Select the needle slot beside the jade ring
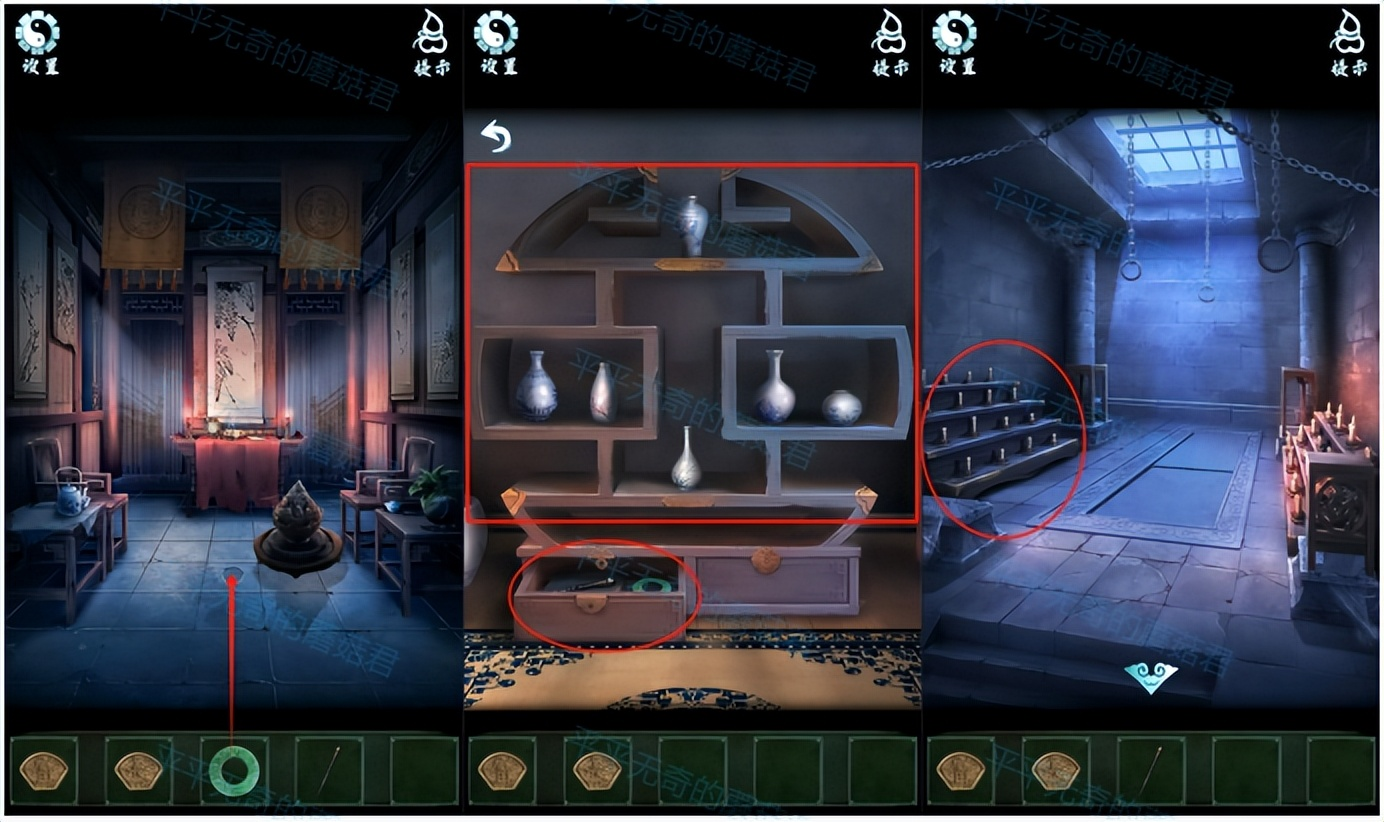Viewport: 1384px width, 822px height. click(x=329, y=770)
